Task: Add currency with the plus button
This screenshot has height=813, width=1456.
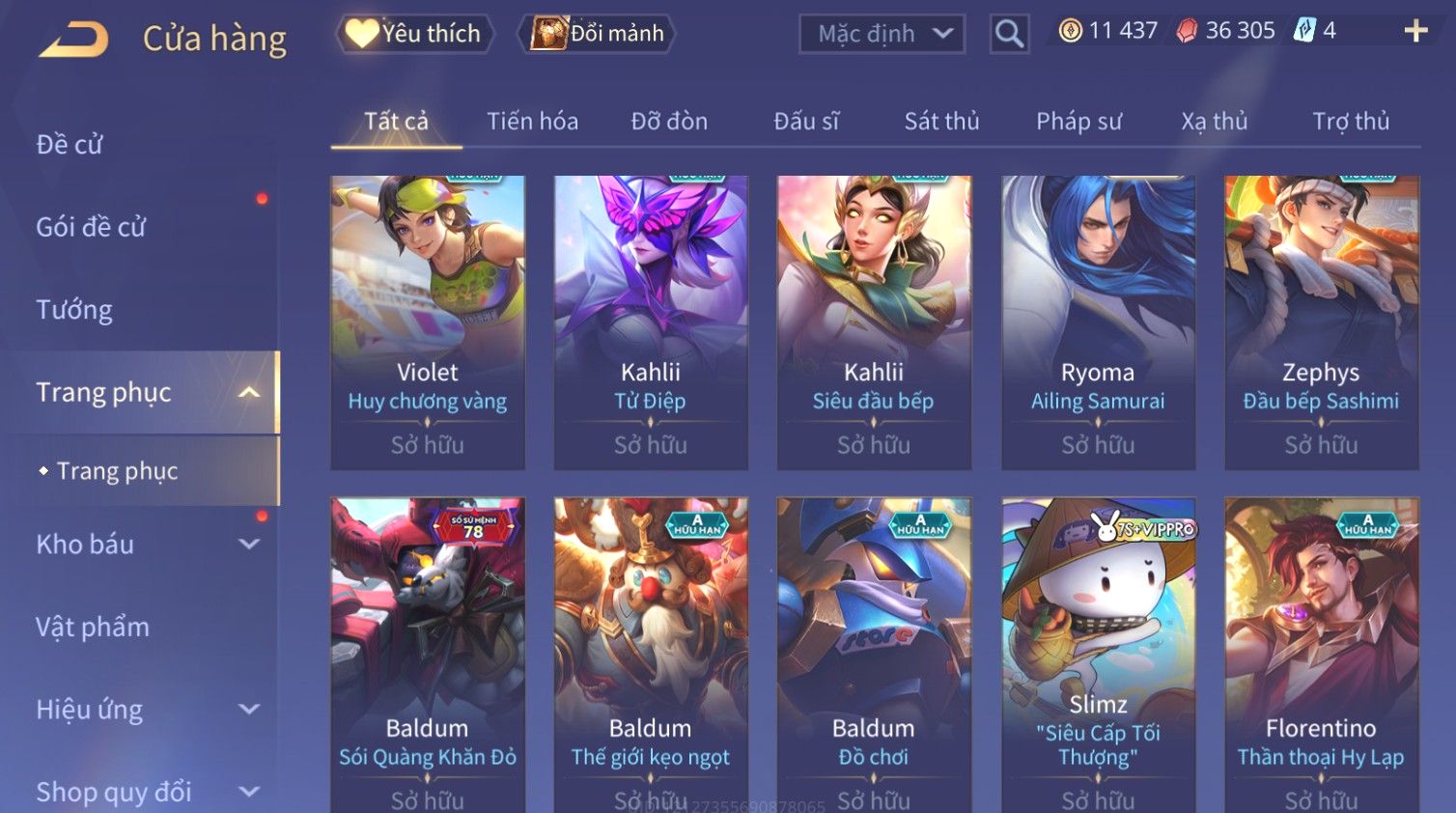Action: [x=1415, y=32]
